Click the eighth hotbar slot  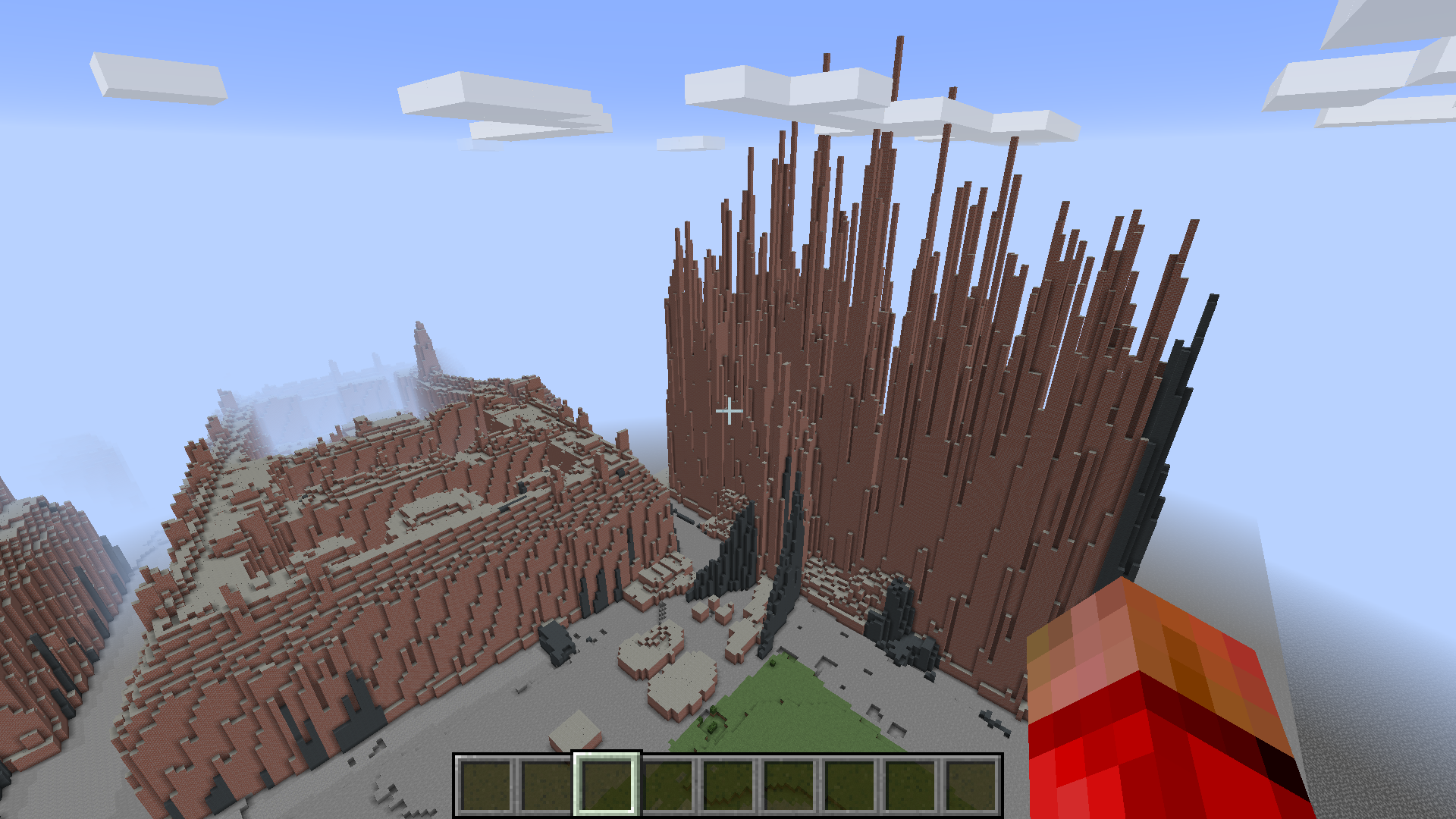coord(910,785)
